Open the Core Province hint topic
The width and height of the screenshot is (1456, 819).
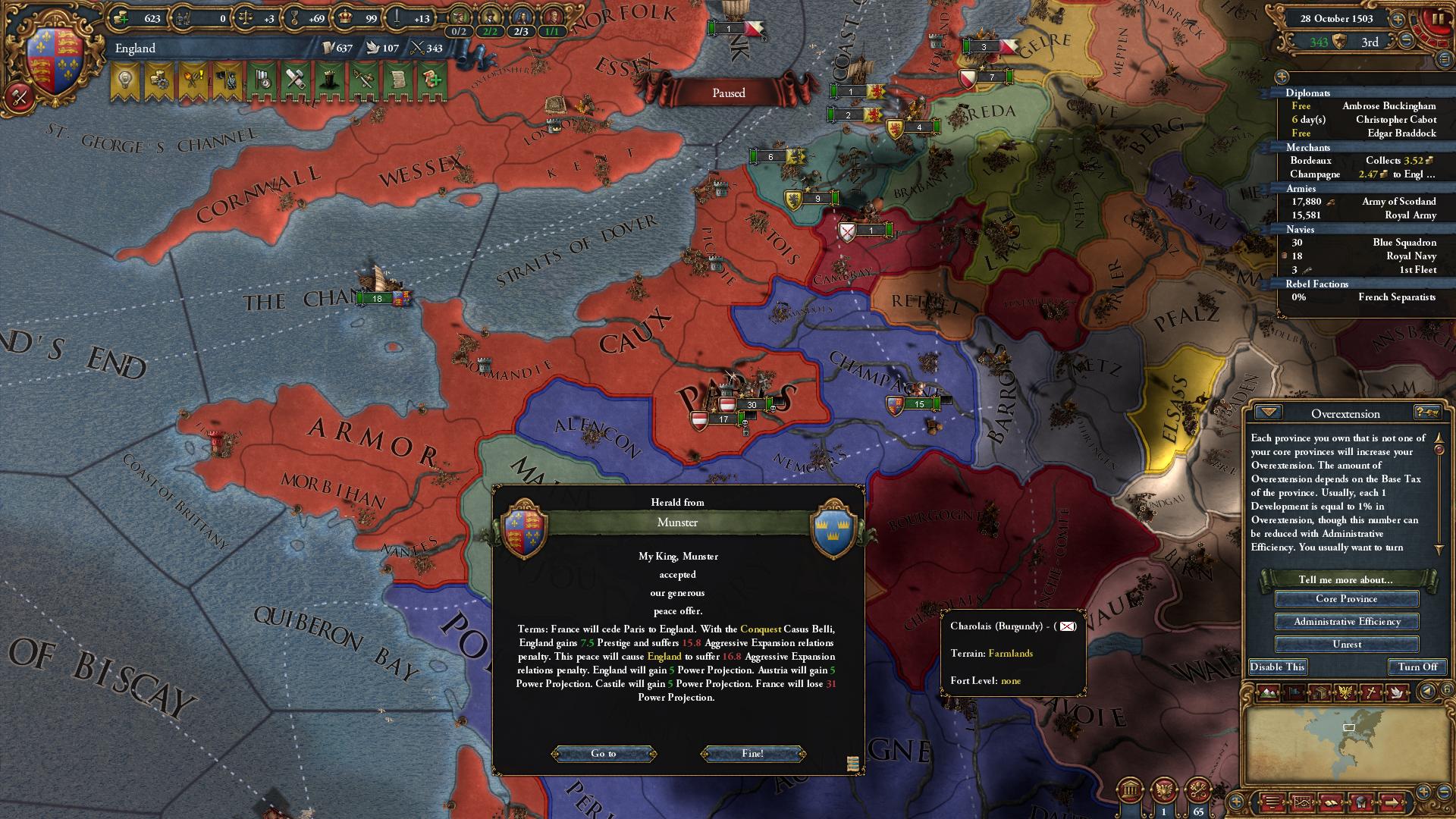(x=1346, y=599)
